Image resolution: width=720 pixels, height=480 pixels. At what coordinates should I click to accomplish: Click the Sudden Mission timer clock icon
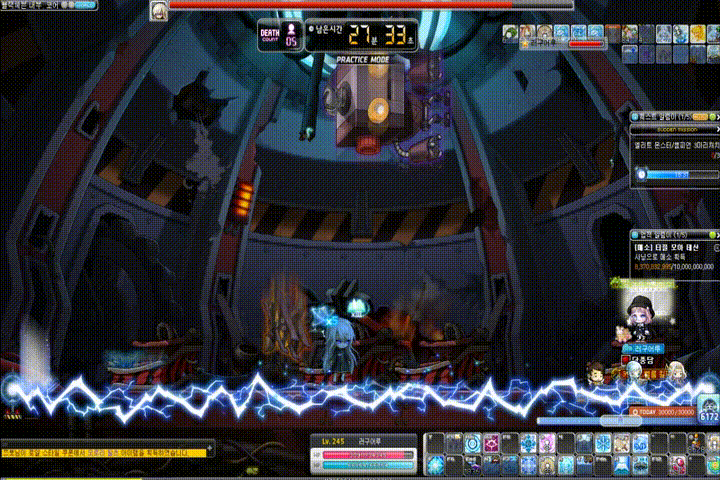point(641,175)
